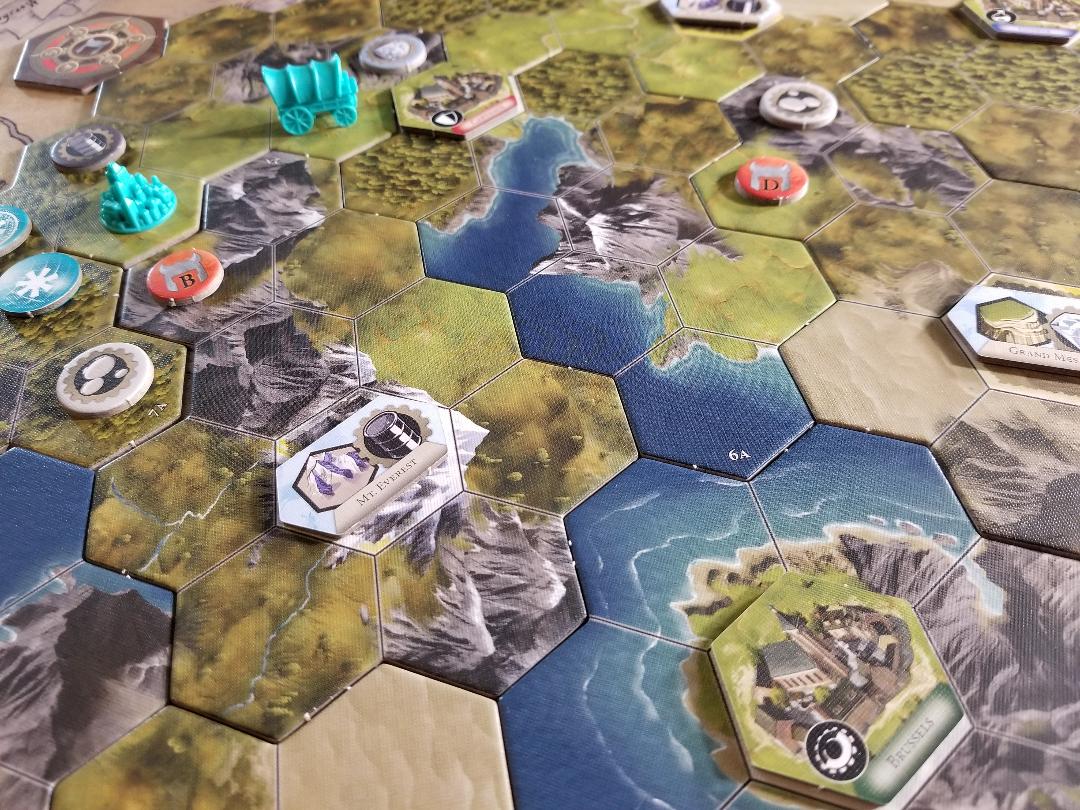Select the orange token marked B
The width and height of the screenshot is (1080, 810).
pyautogui.click(x=185, y=274)
